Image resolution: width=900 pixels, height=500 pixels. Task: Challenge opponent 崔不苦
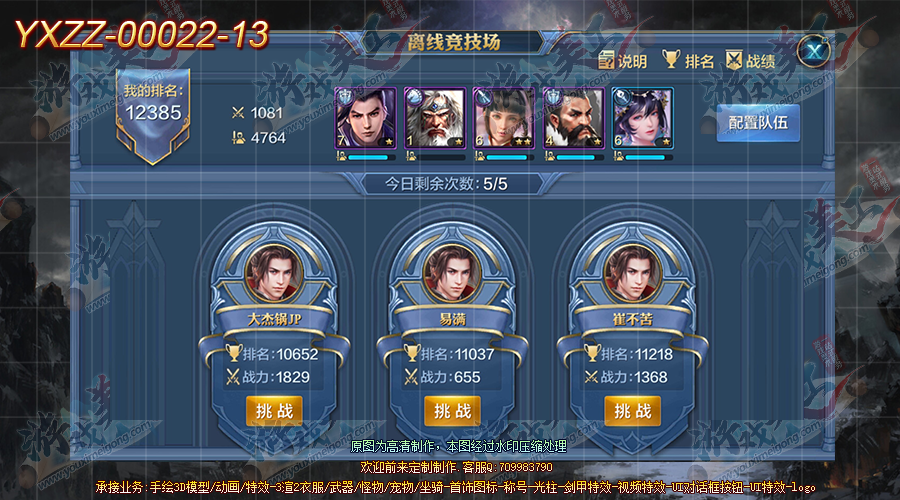(632, 411)
